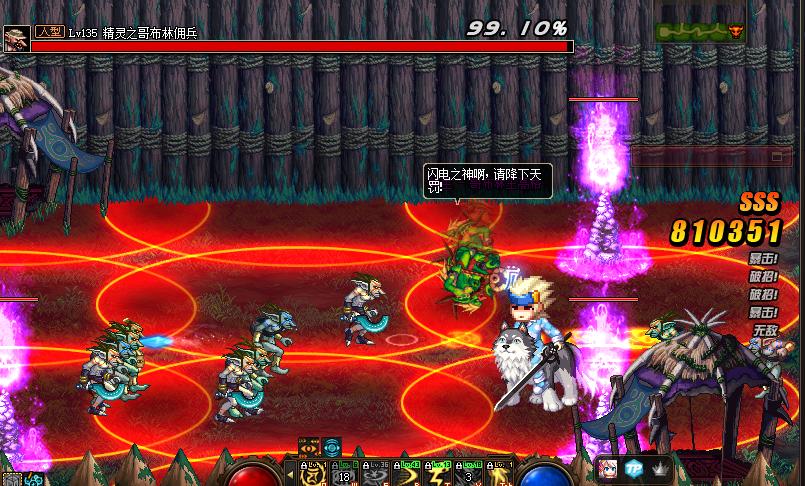Screen dimensions: 805x486
Task: Activate the grey whirlwind skill slot
Action: 375,475
